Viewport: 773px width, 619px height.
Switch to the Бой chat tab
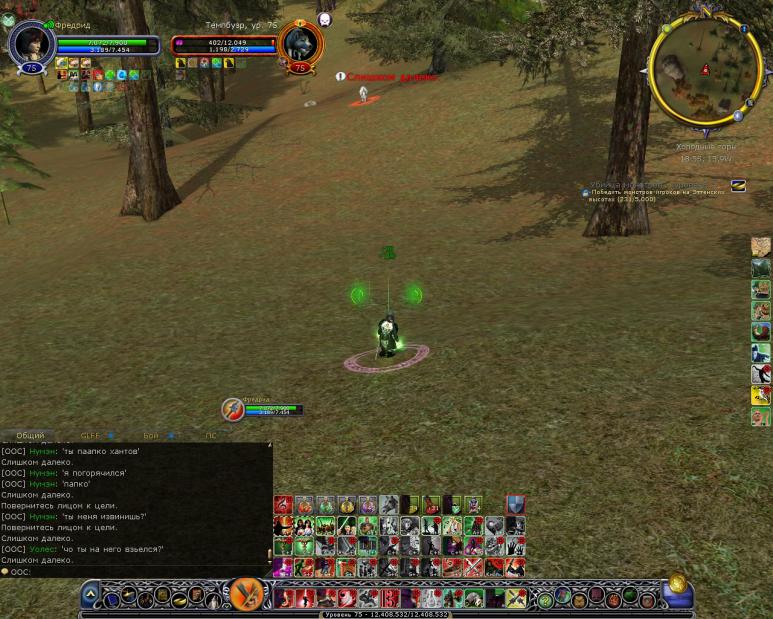[151, 436]
